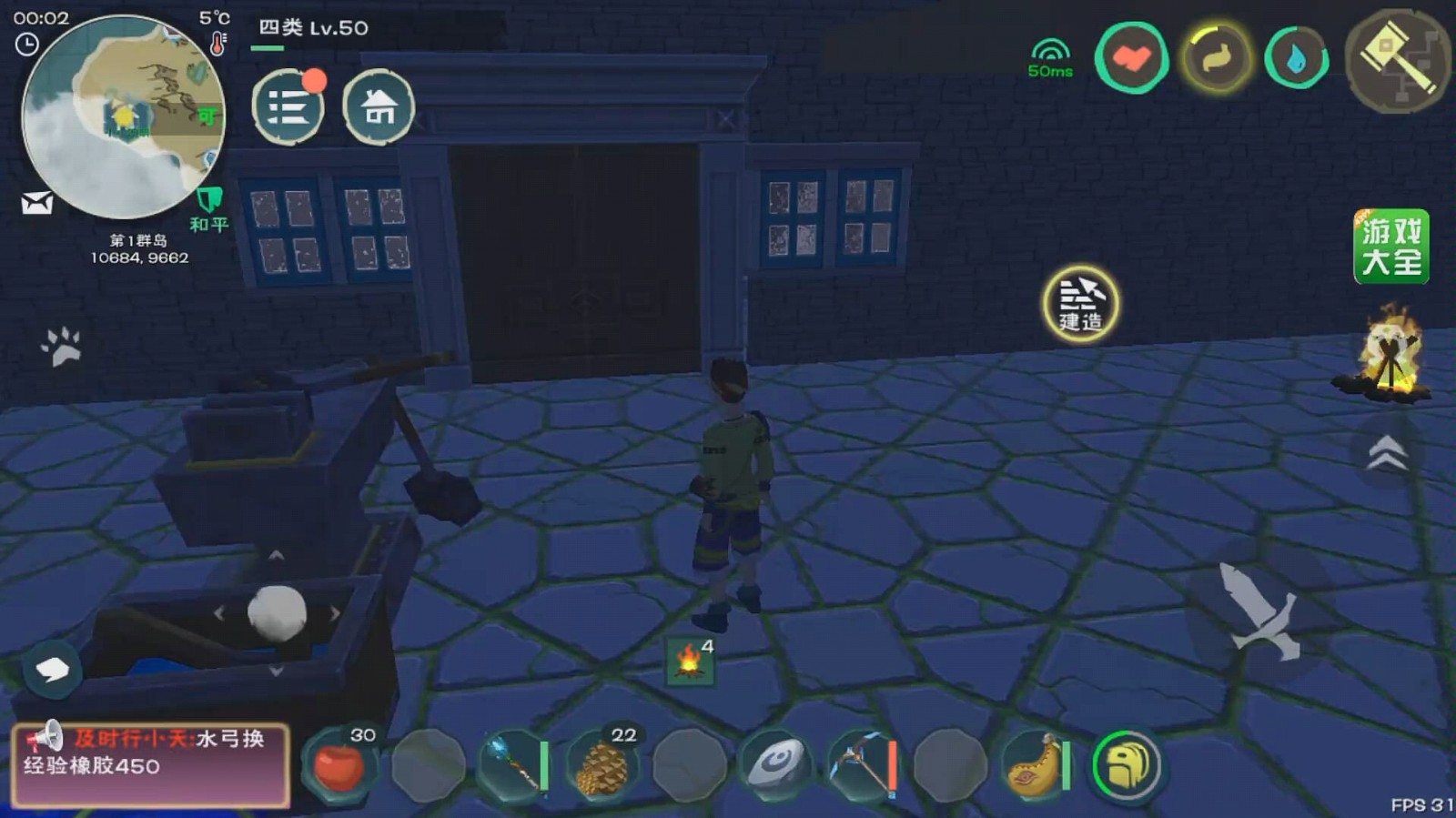Attack with the sword button
This screenshot has height=818, width=1456.
coord(1260,610)
